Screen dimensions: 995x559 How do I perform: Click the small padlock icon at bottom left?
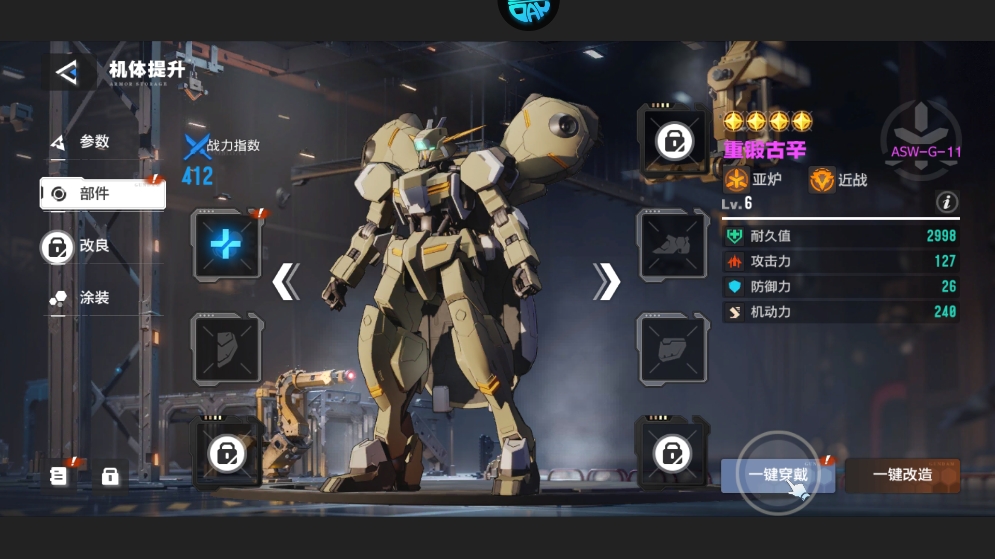[110, 476]
